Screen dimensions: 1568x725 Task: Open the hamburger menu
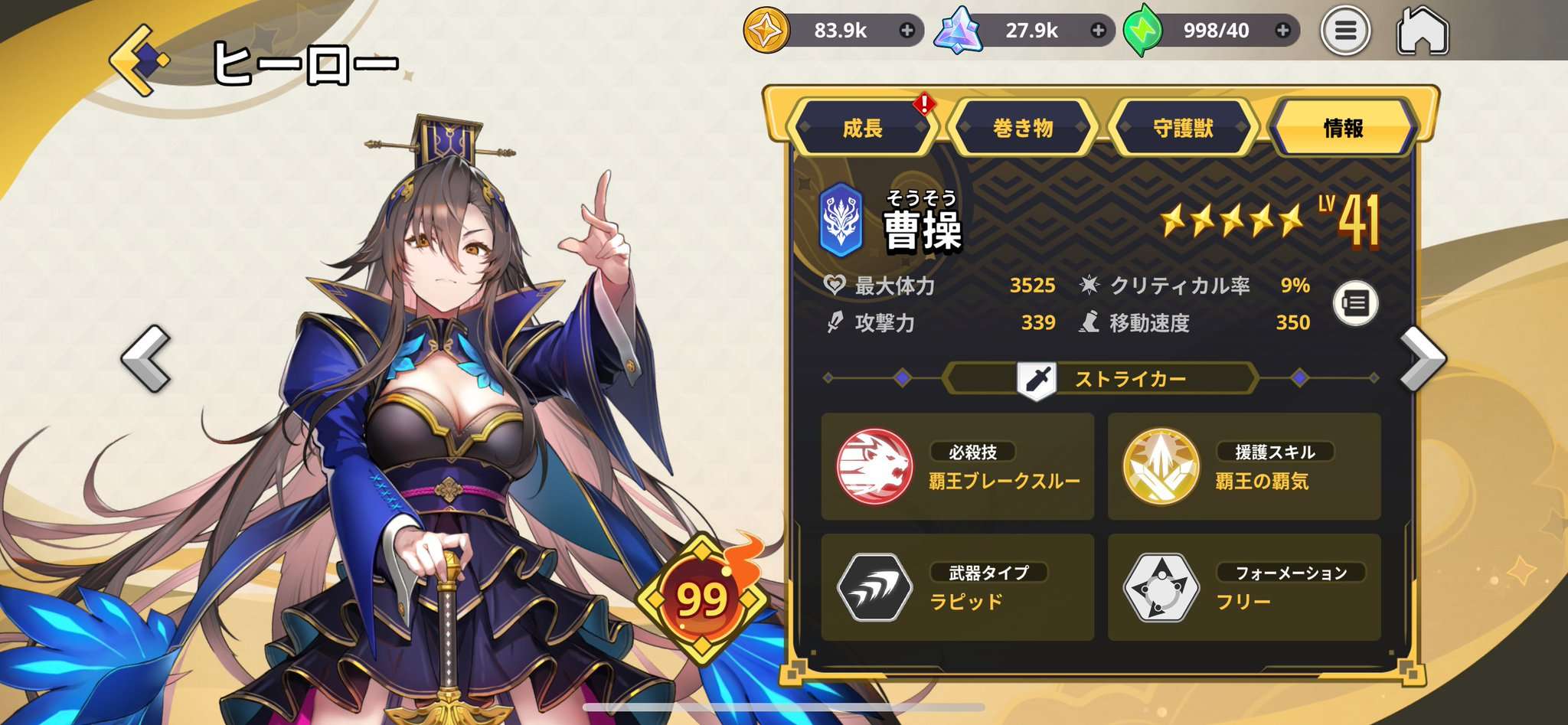[1345, 31]
